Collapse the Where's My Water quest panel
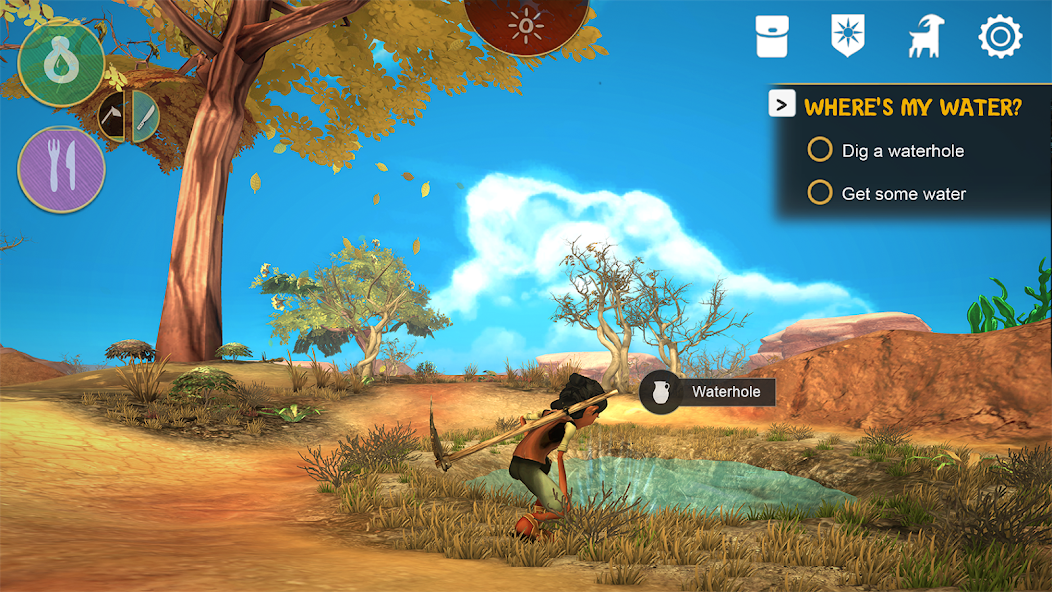The image size is (1052, 592). (782, 104)
